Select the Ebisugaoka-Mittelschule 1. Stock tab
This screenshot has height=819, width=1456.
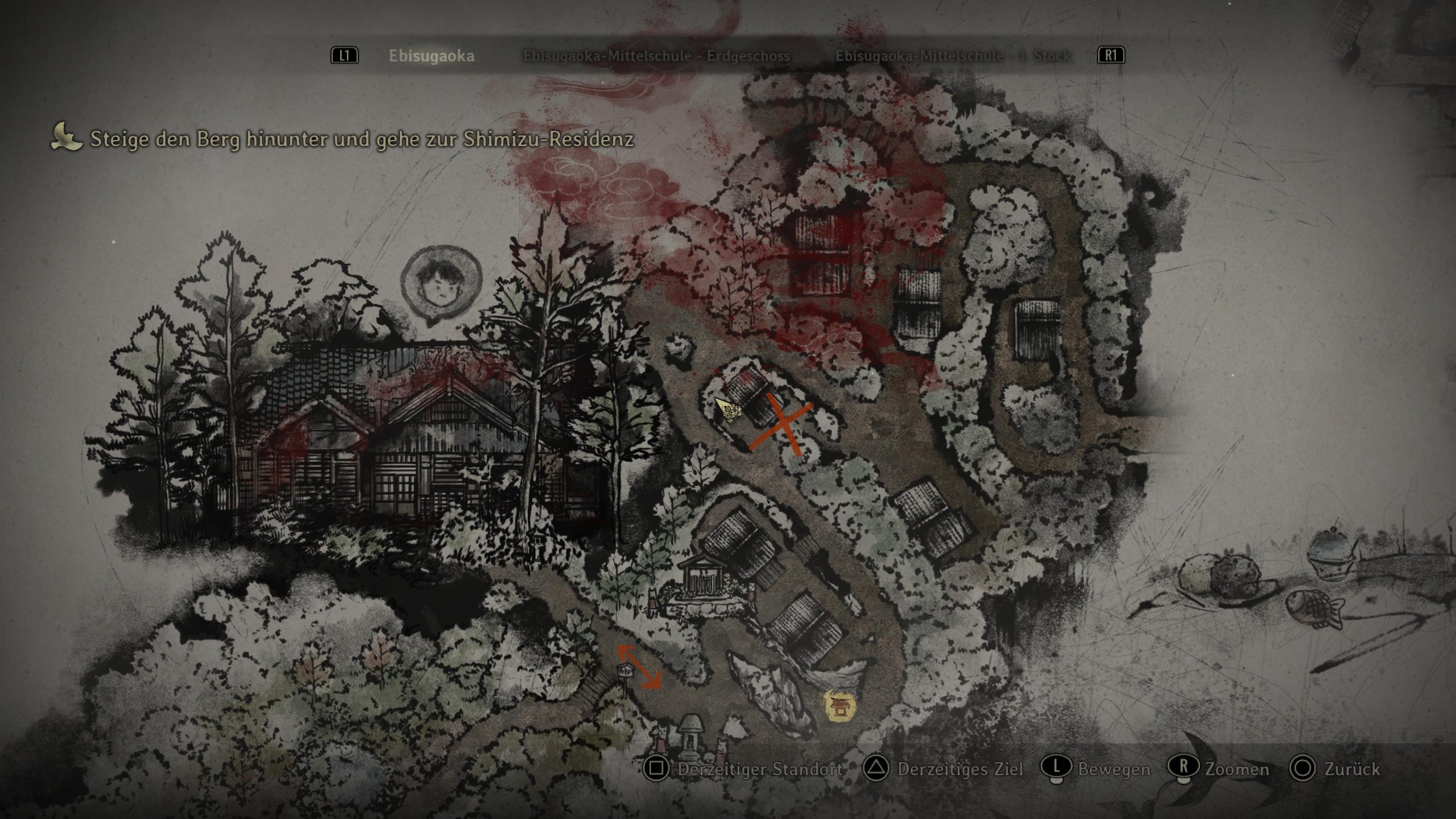(x=953, y=56)
